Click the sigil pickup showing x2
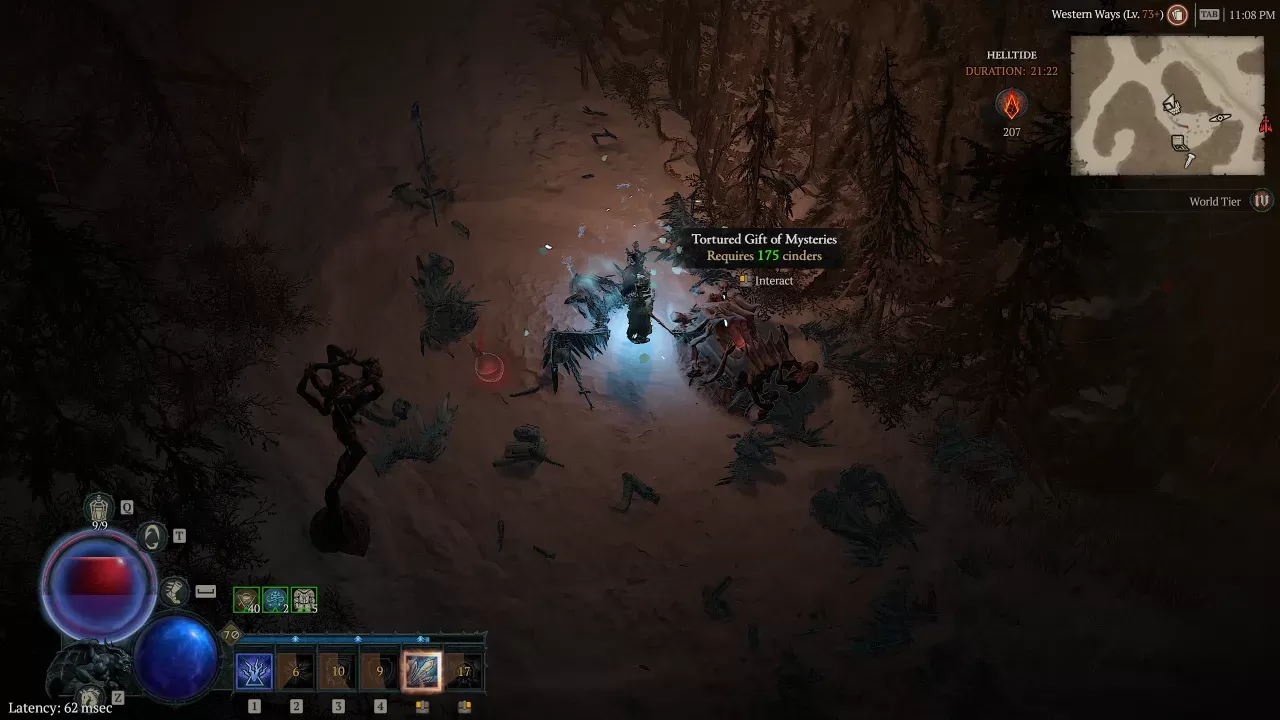This screenshot has height=720, width=1280. click(274, 599)
